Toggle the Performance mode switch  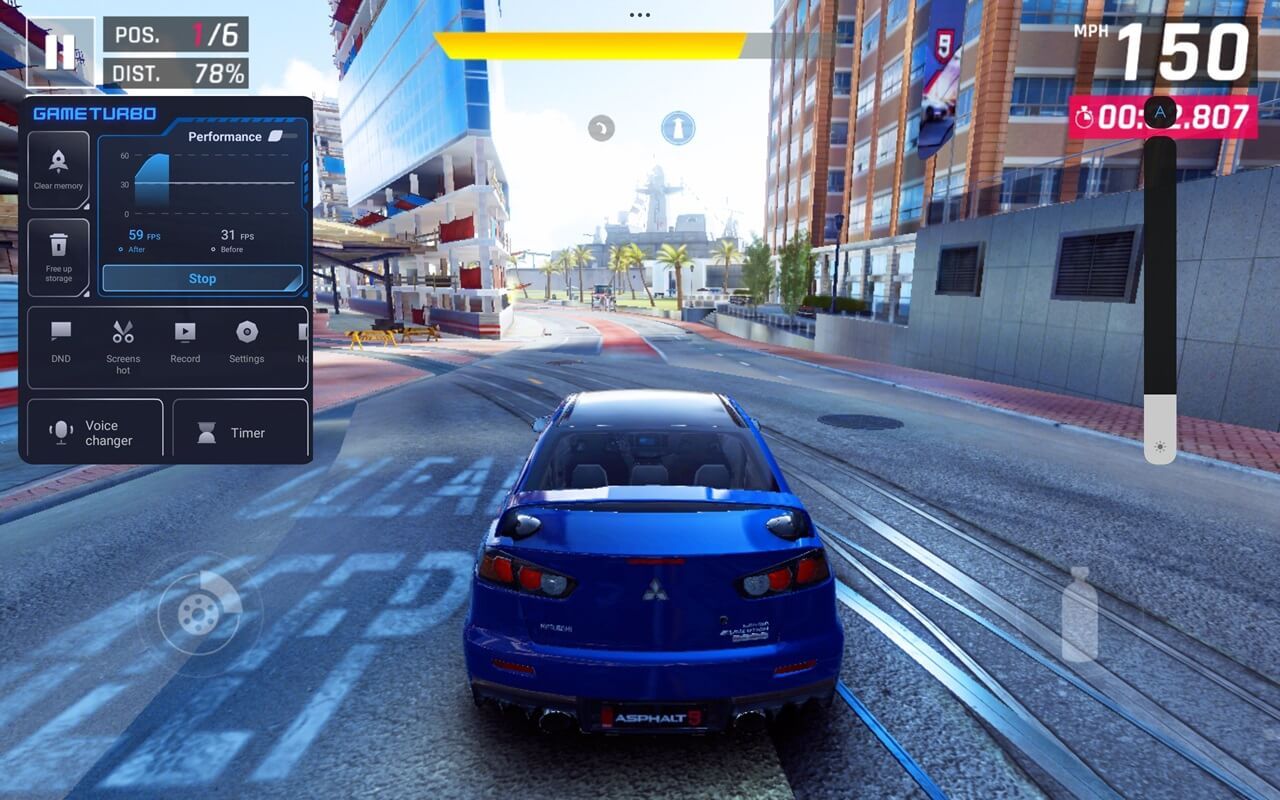282,136
